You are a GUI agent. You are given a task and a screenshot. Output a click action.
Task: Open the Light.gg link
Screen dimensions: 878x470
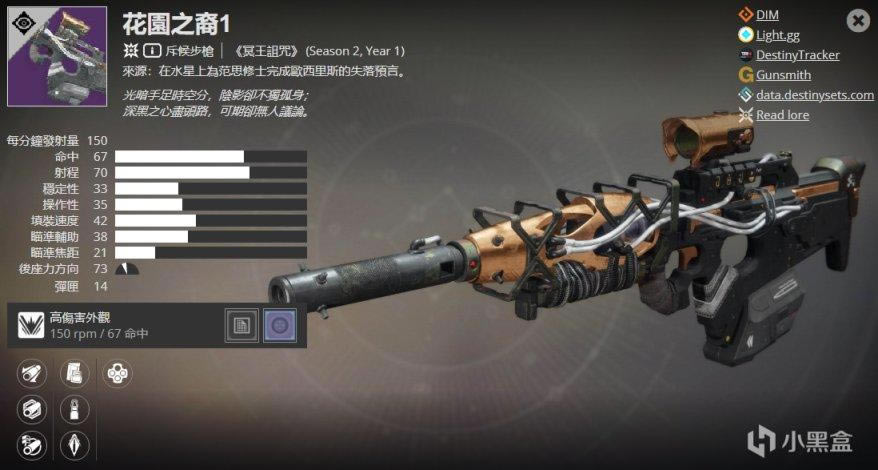[777, 35]
